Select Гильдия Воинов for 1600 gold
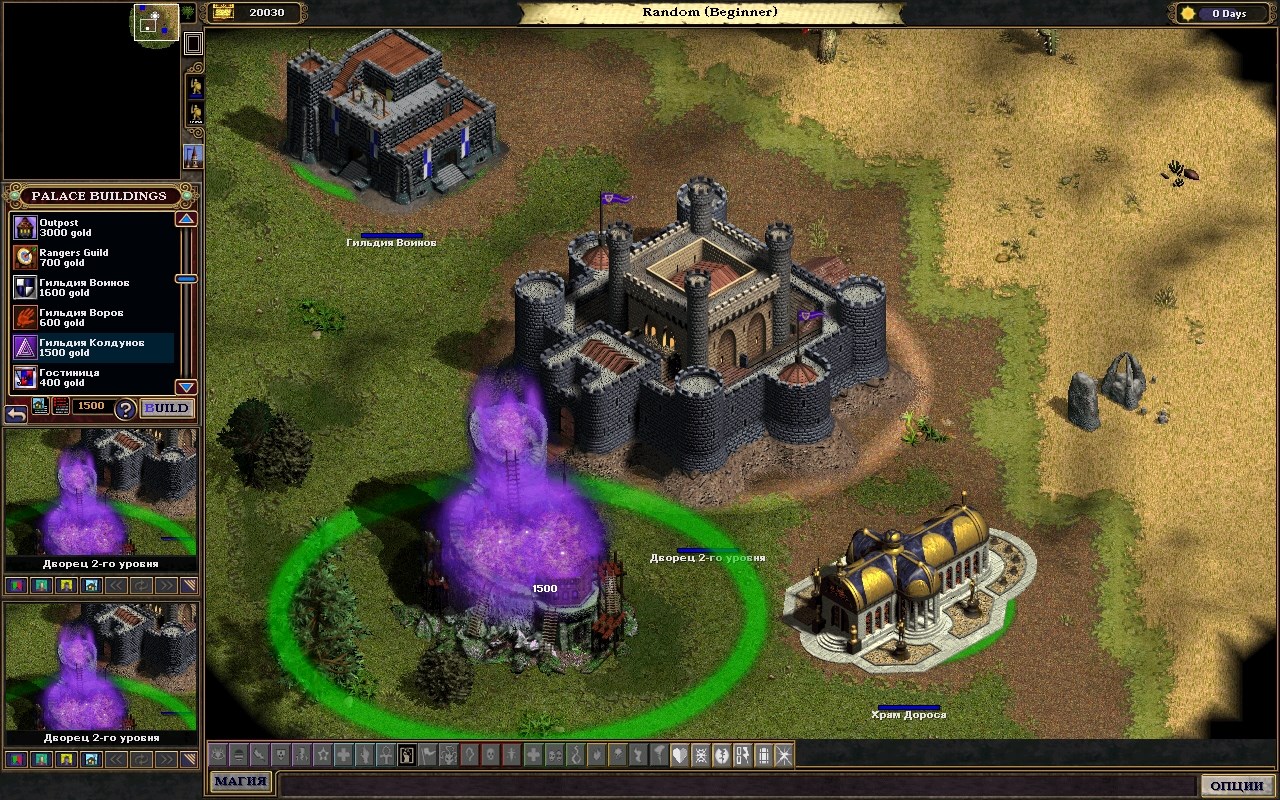 pyautogui.click(x=90, y=288)
